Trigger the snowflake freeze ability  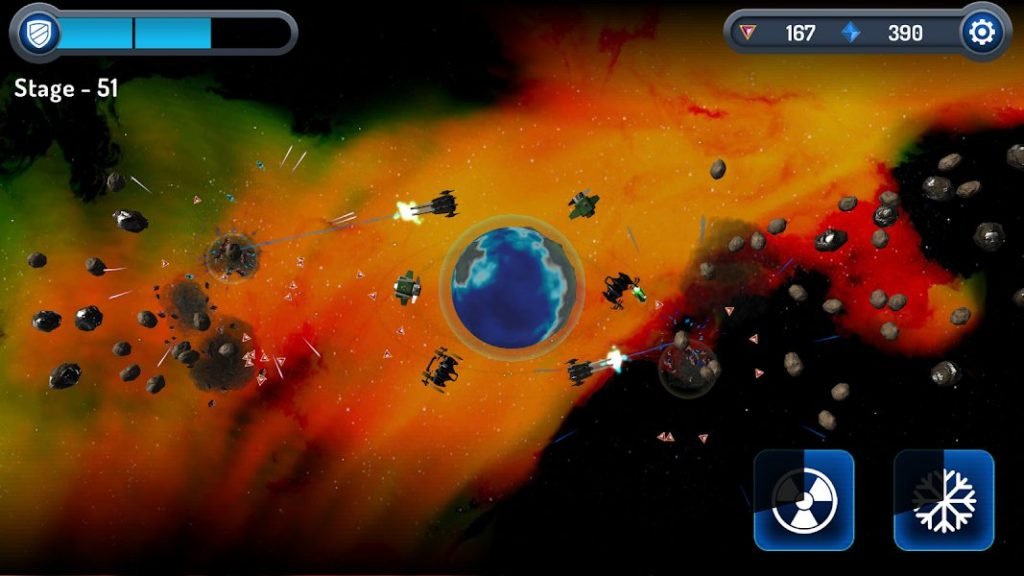pos(943,499)
